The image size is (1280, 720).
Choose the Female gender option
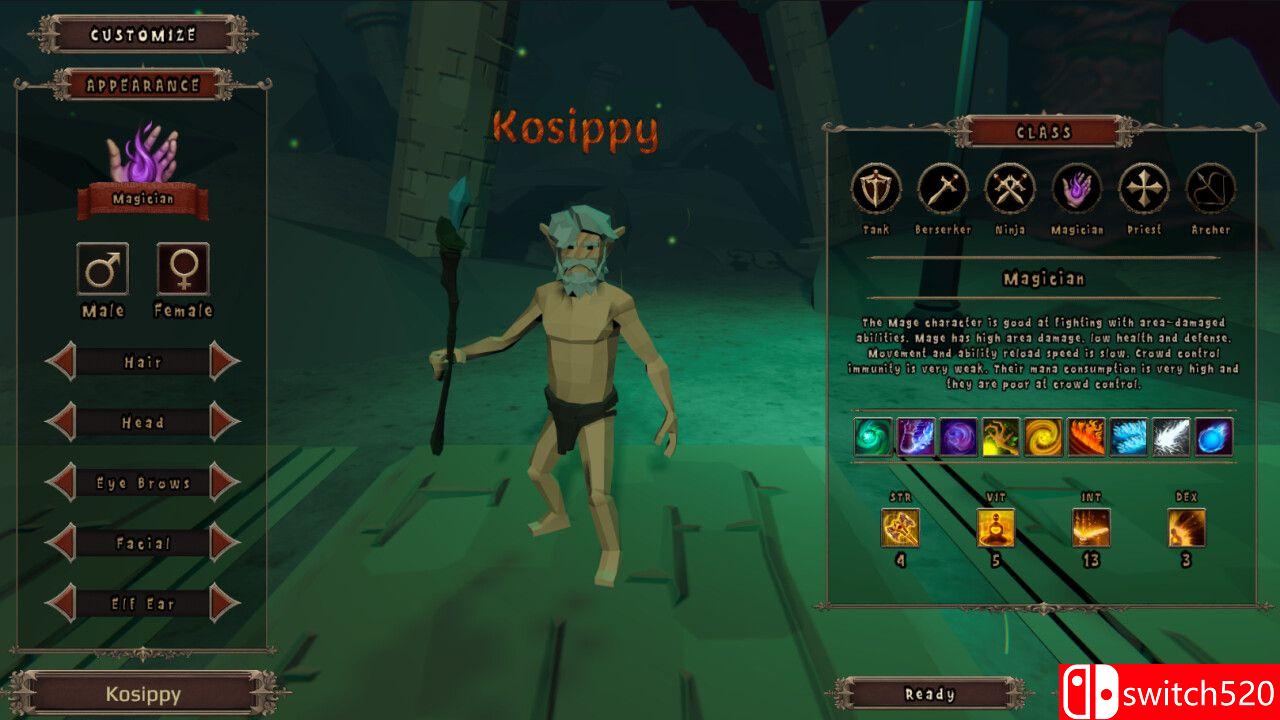183,269
